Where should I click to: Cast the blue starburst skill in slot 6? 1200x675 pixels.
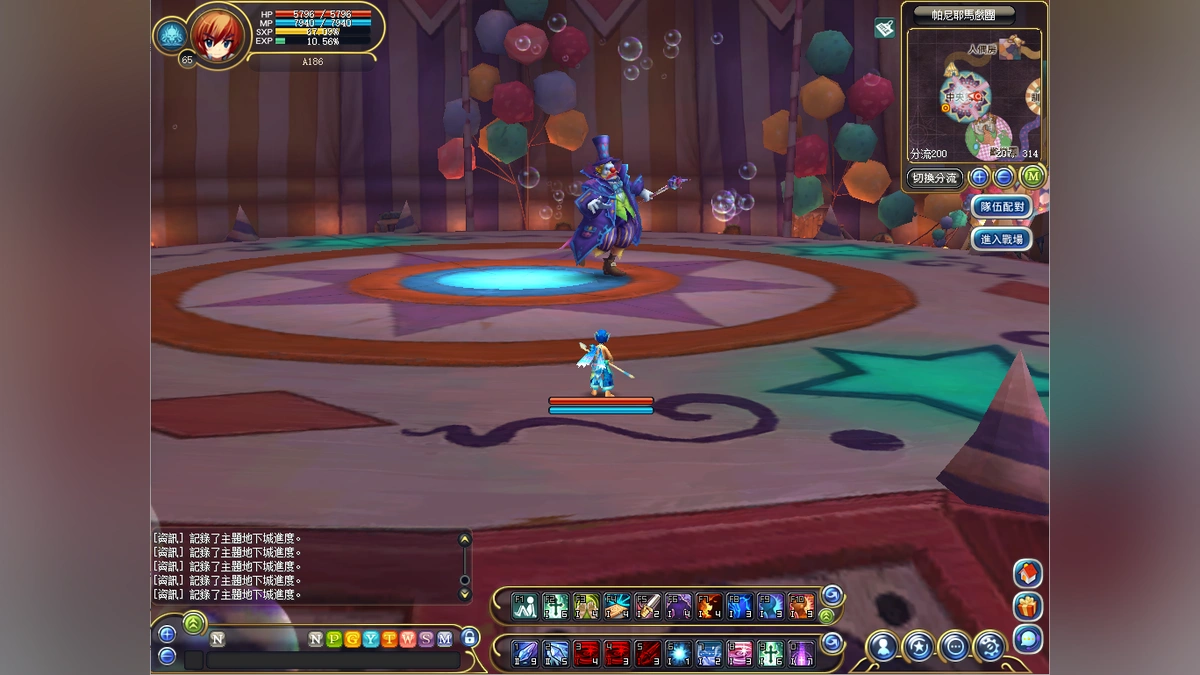coord(679,654)
